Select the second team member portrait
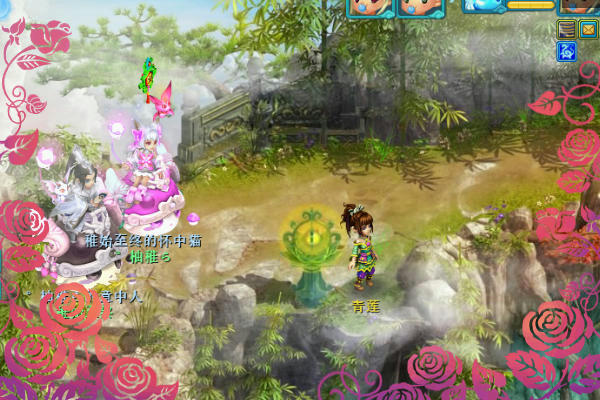This screenshot has width=600, height=400. tap(420, 7)
